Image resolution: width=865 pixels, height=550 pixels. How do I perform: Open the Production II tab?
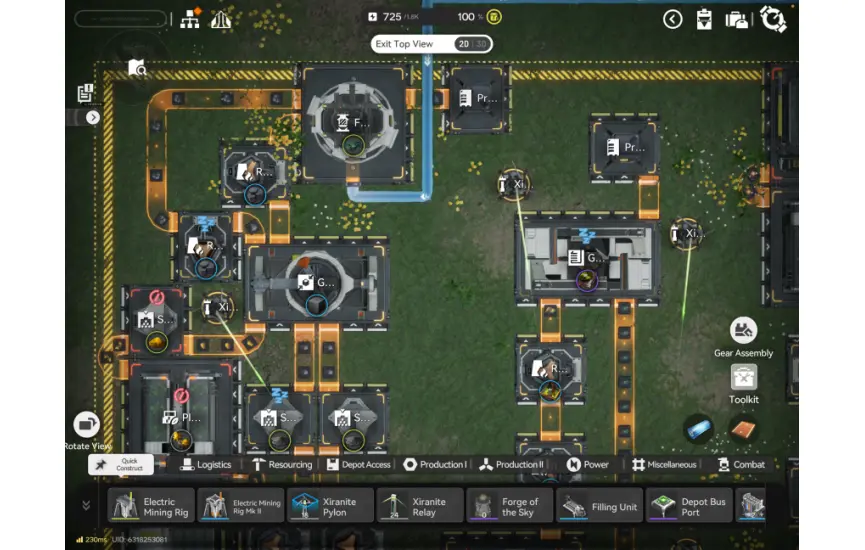[512, 464]
